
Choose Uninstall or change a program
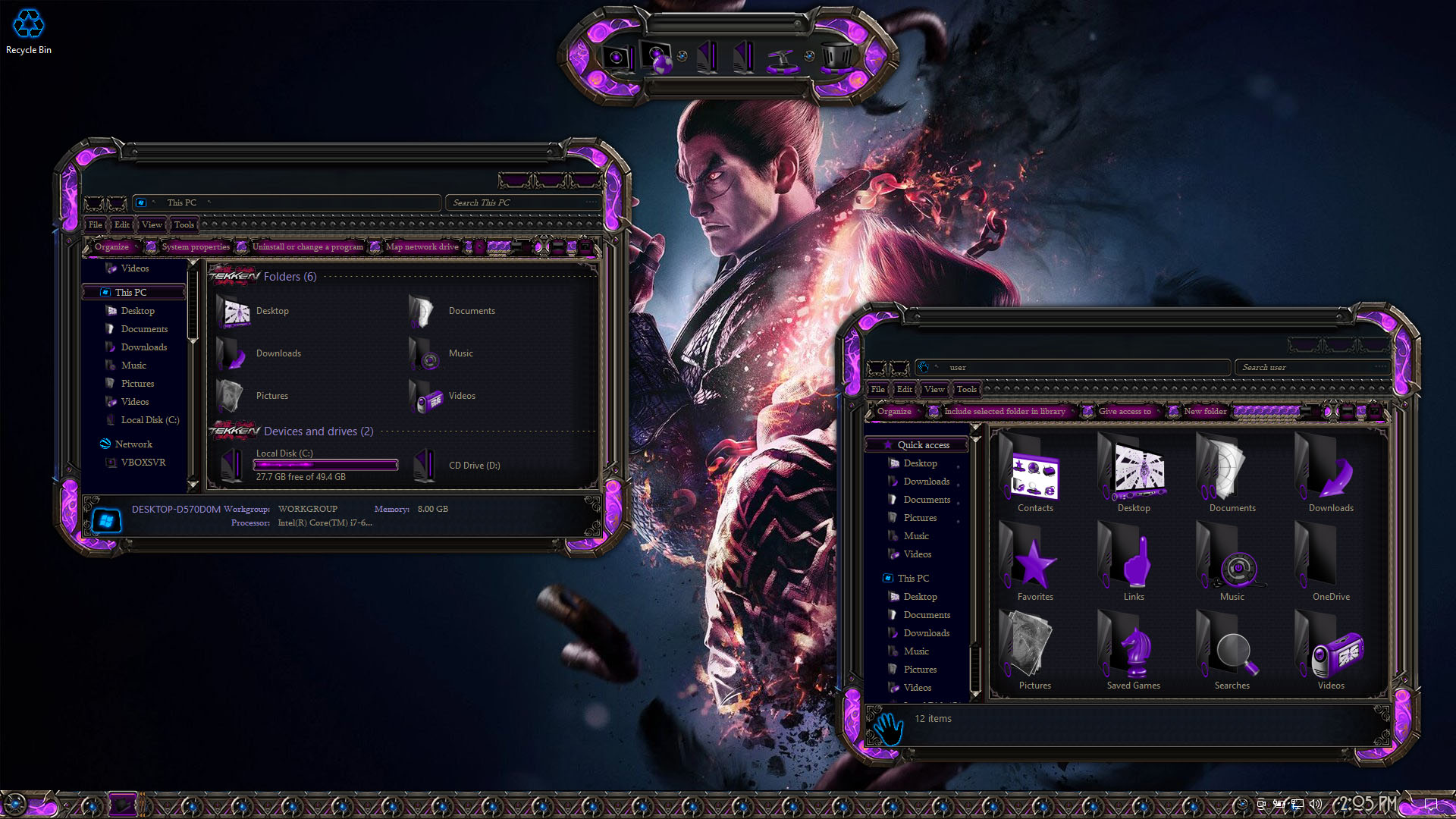click(x=307, y=246)
